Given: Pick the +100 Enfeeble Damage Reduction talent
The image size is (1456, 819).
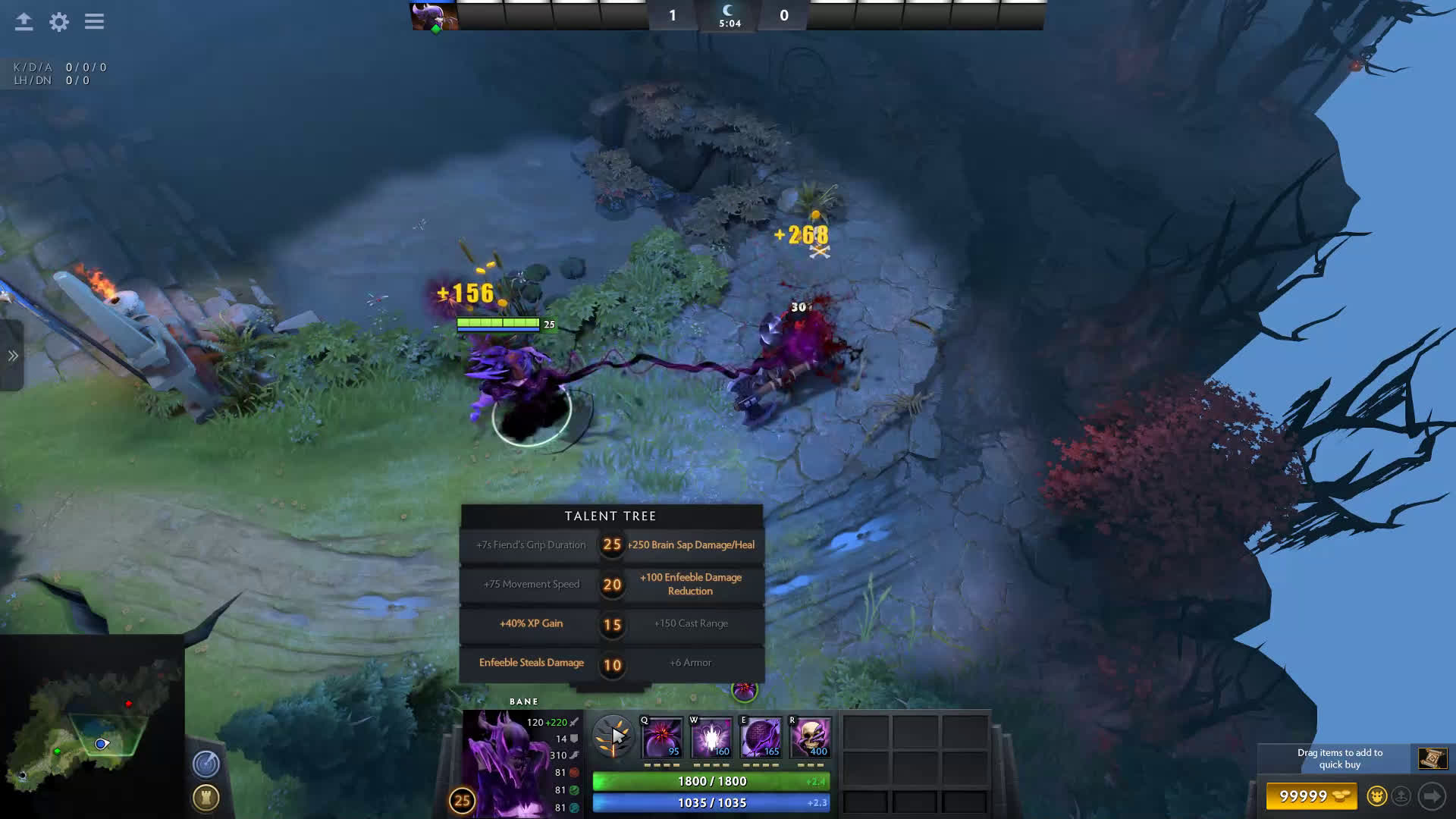Looking at the screenshot, I should (x=690, y=585).
